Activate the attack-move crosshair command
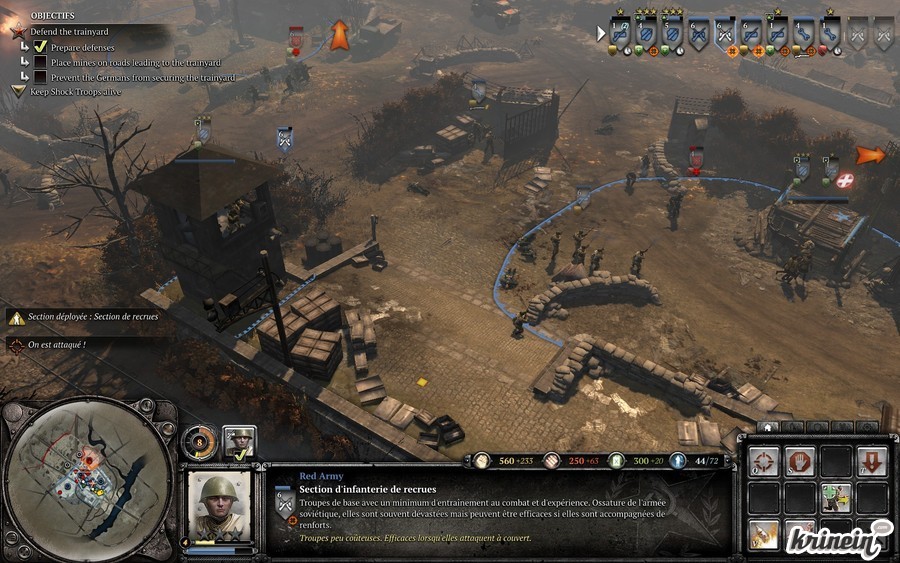This screenshot has width=900, height=563. (x=764, y=461)
